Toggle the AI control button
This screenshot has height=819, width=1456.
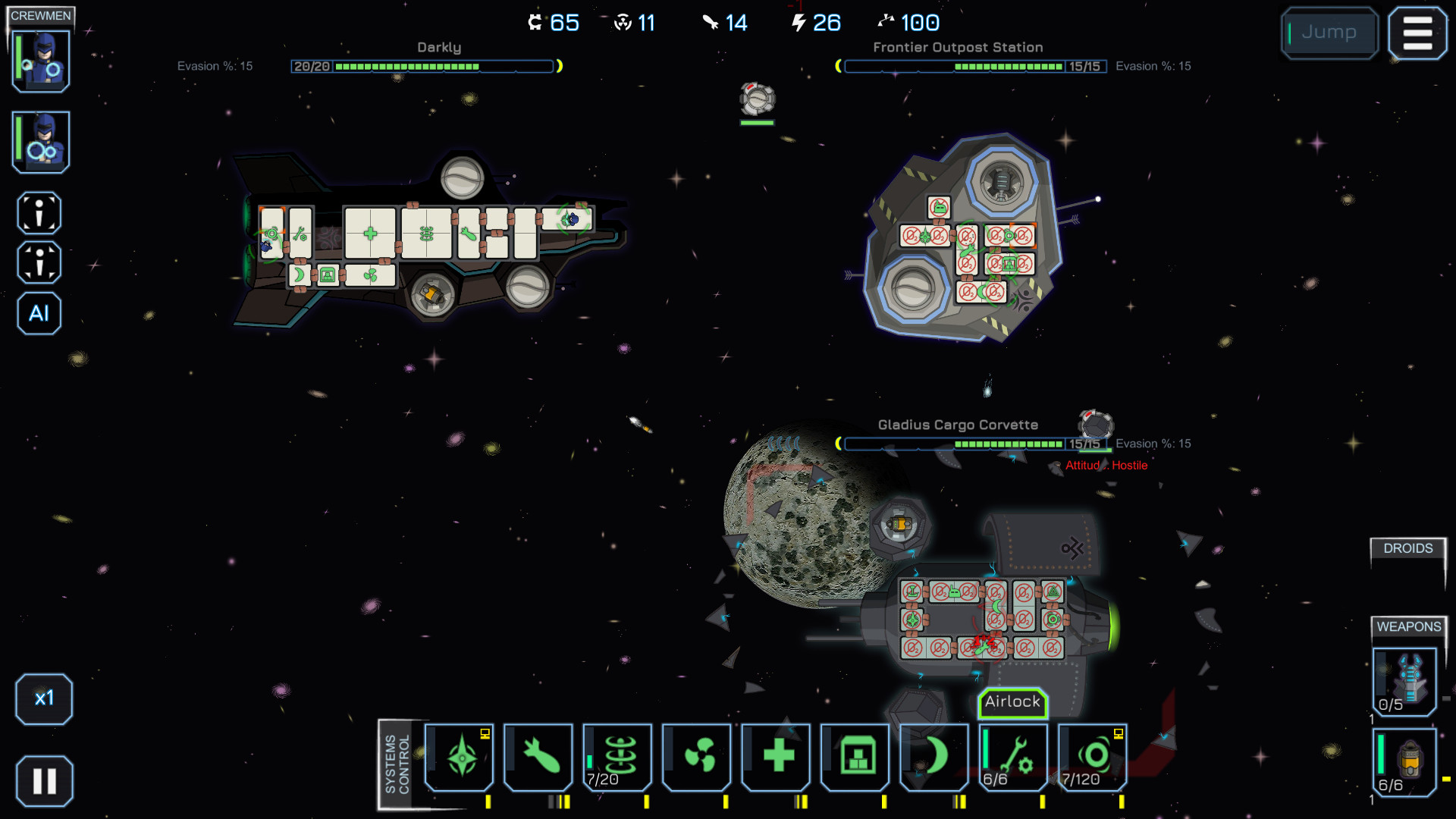pyautogui.click(x=39, y=313)
